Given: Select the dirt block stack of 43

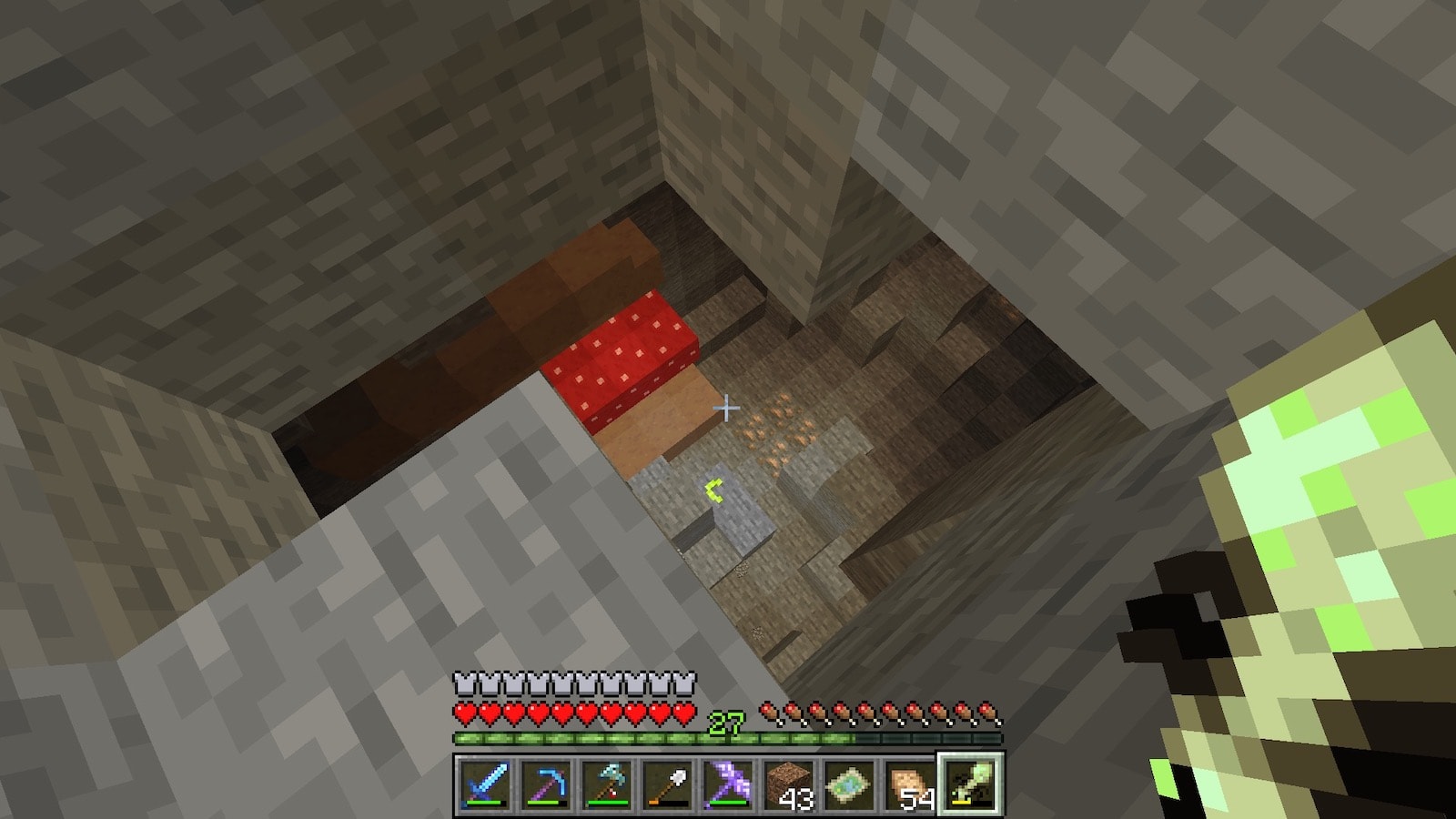Looking at the screenshot, I should (787, 783).
